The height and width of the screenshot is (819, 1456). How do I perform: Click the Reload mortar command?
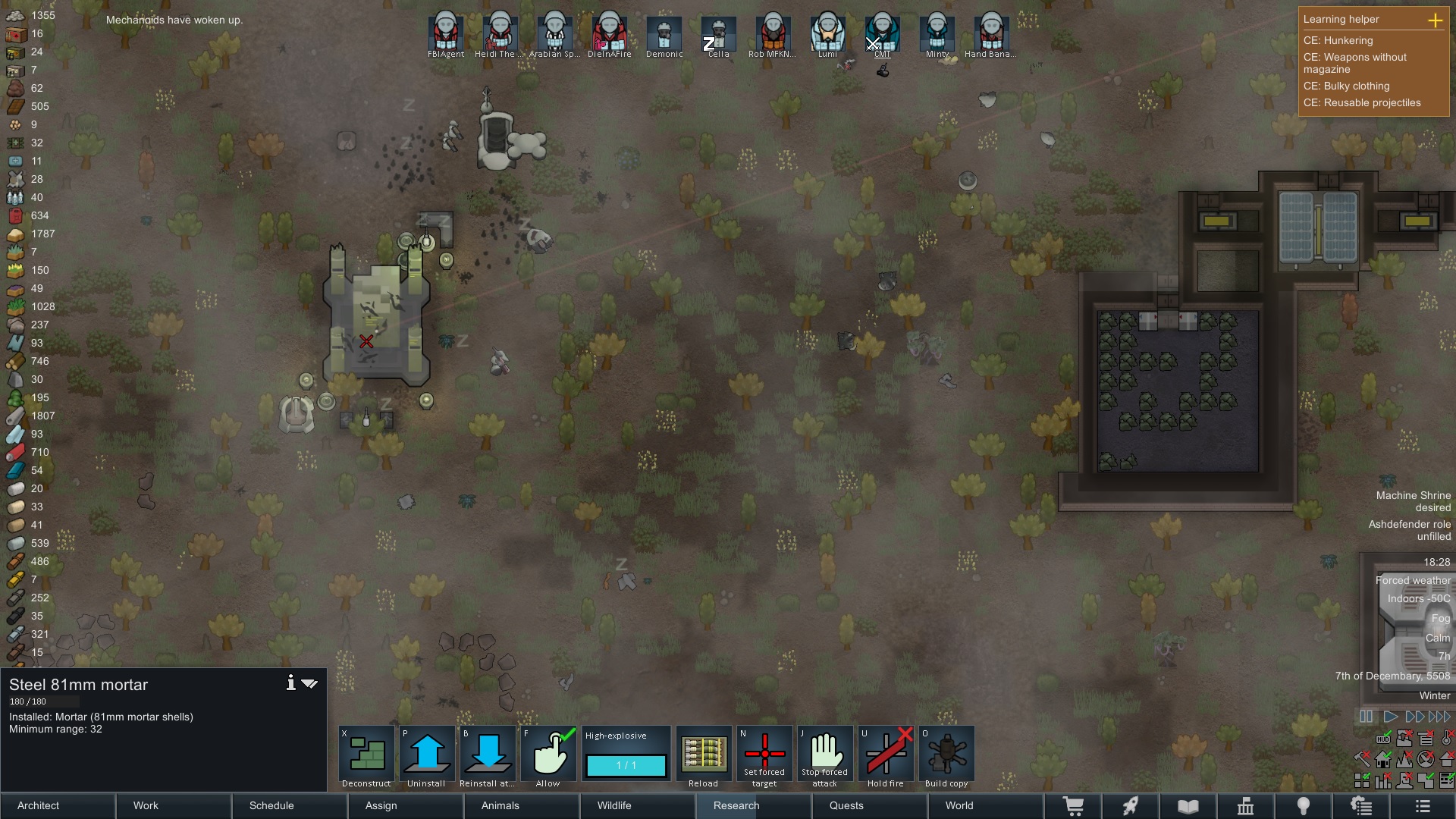coord(703,756)
